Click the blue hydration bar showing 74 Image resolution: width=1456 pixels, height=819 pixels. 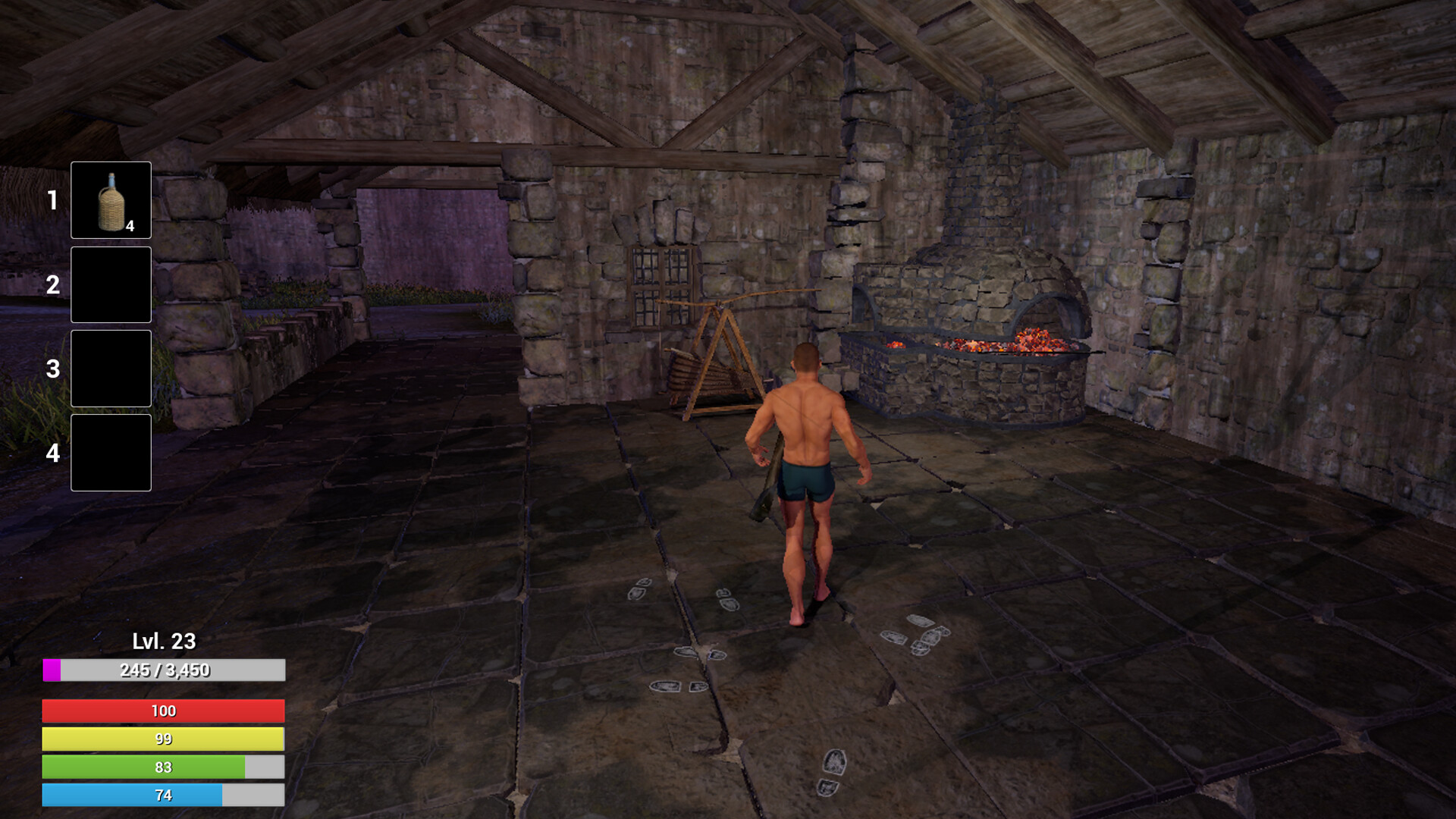click(163, 795)
